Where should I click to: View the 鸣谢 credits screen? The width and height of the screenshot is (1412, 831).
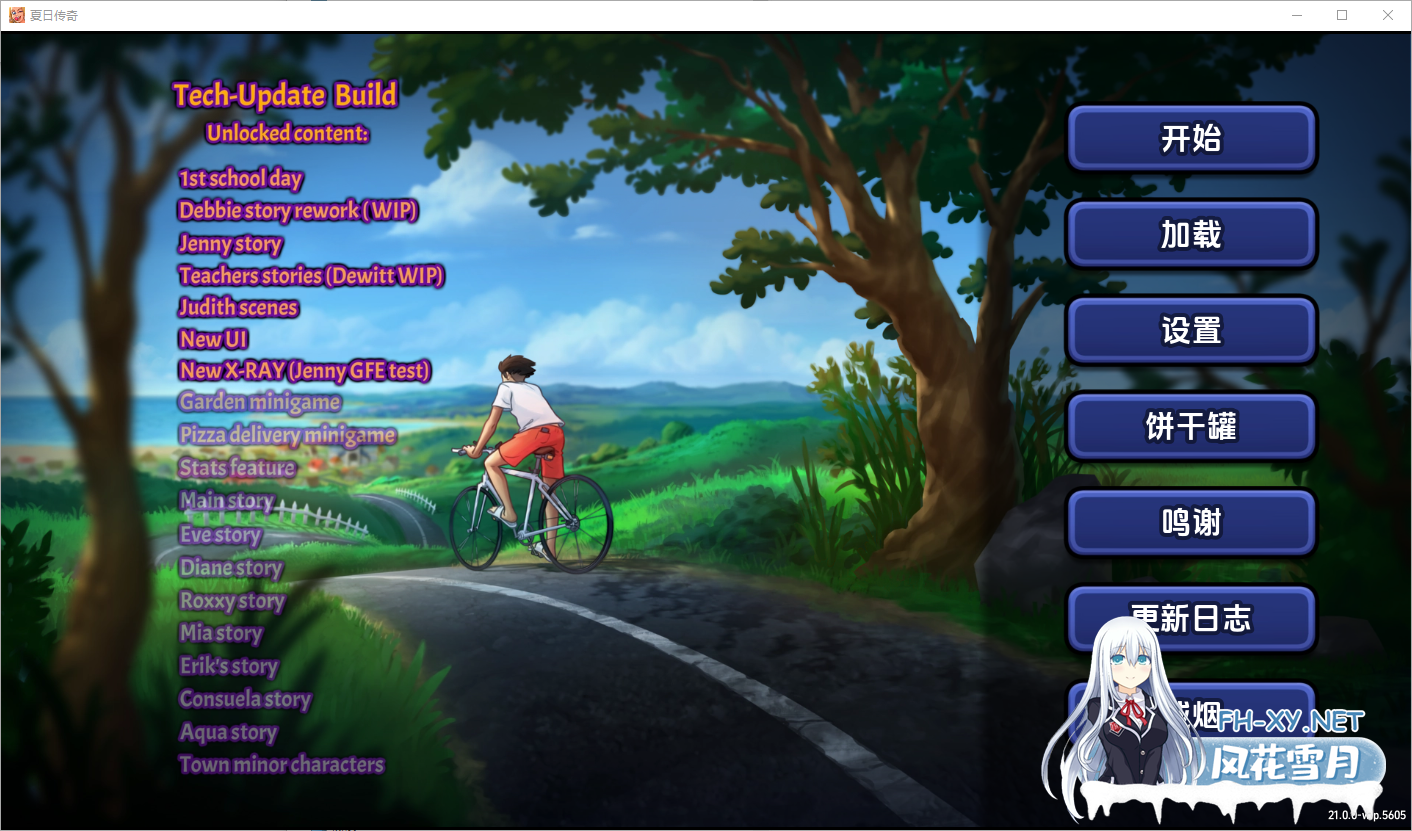tap(1190, 522)
